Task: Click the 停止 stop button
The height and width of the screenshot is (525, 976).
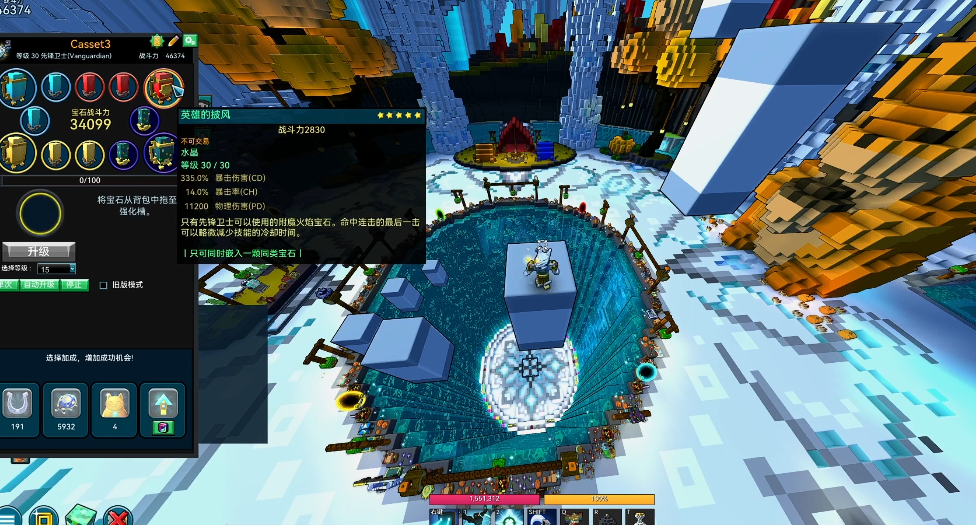Action: (74, 285)
